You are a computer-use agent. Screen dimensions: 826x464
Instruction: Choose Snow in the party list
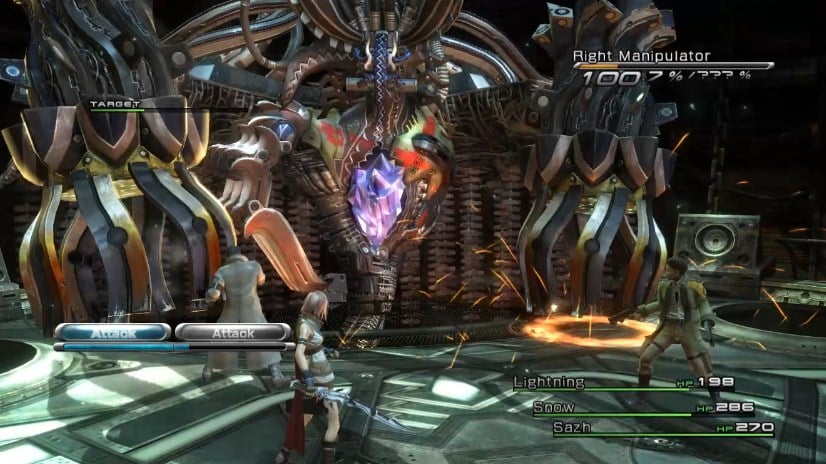tap(553, 407)
